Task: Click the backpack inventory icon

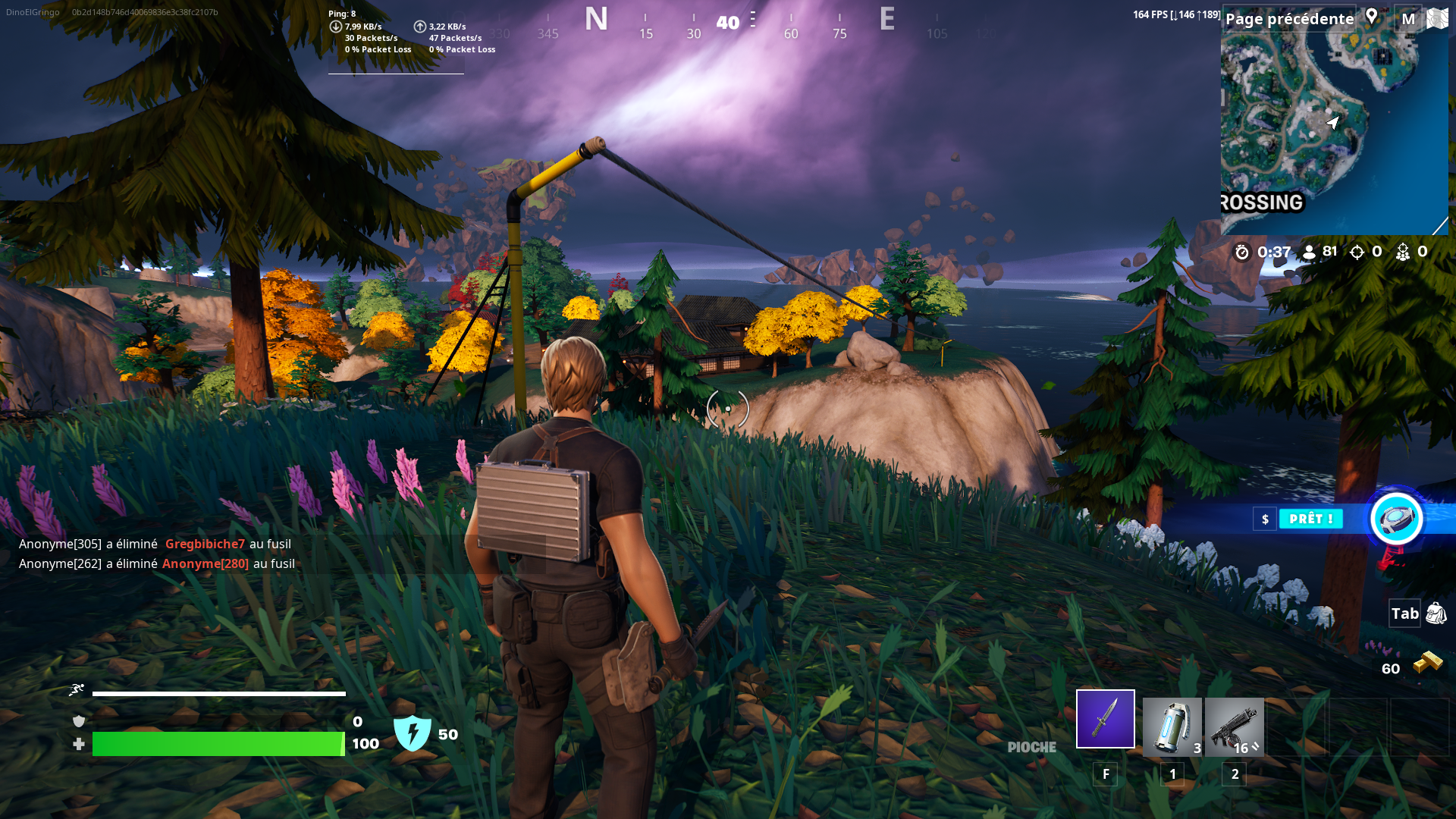Action: pyautogui.click(x=1436, y=613)
